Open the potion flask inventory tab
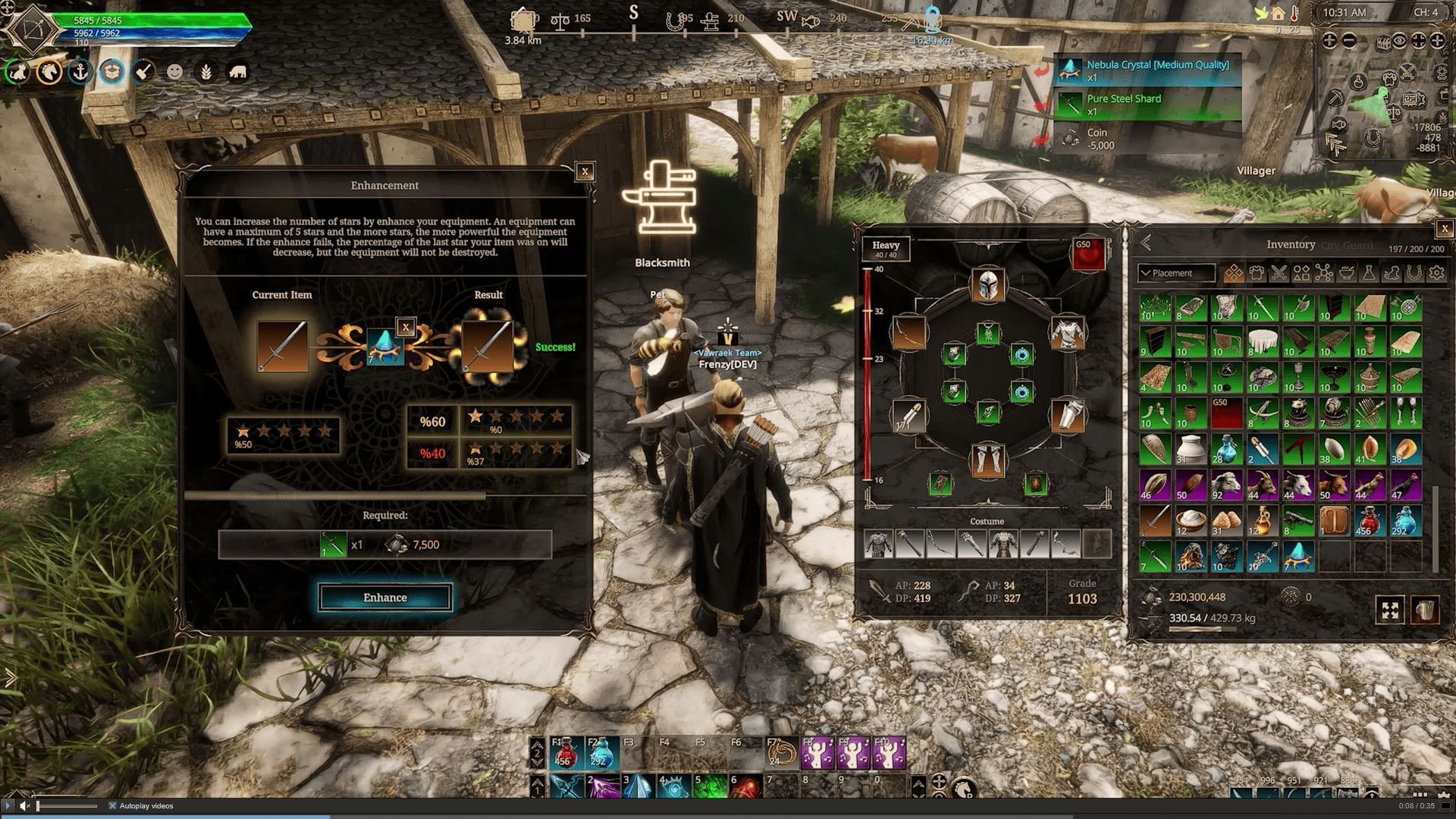The height and width of the screenshot is (819, 1456). coord(1369,273)
